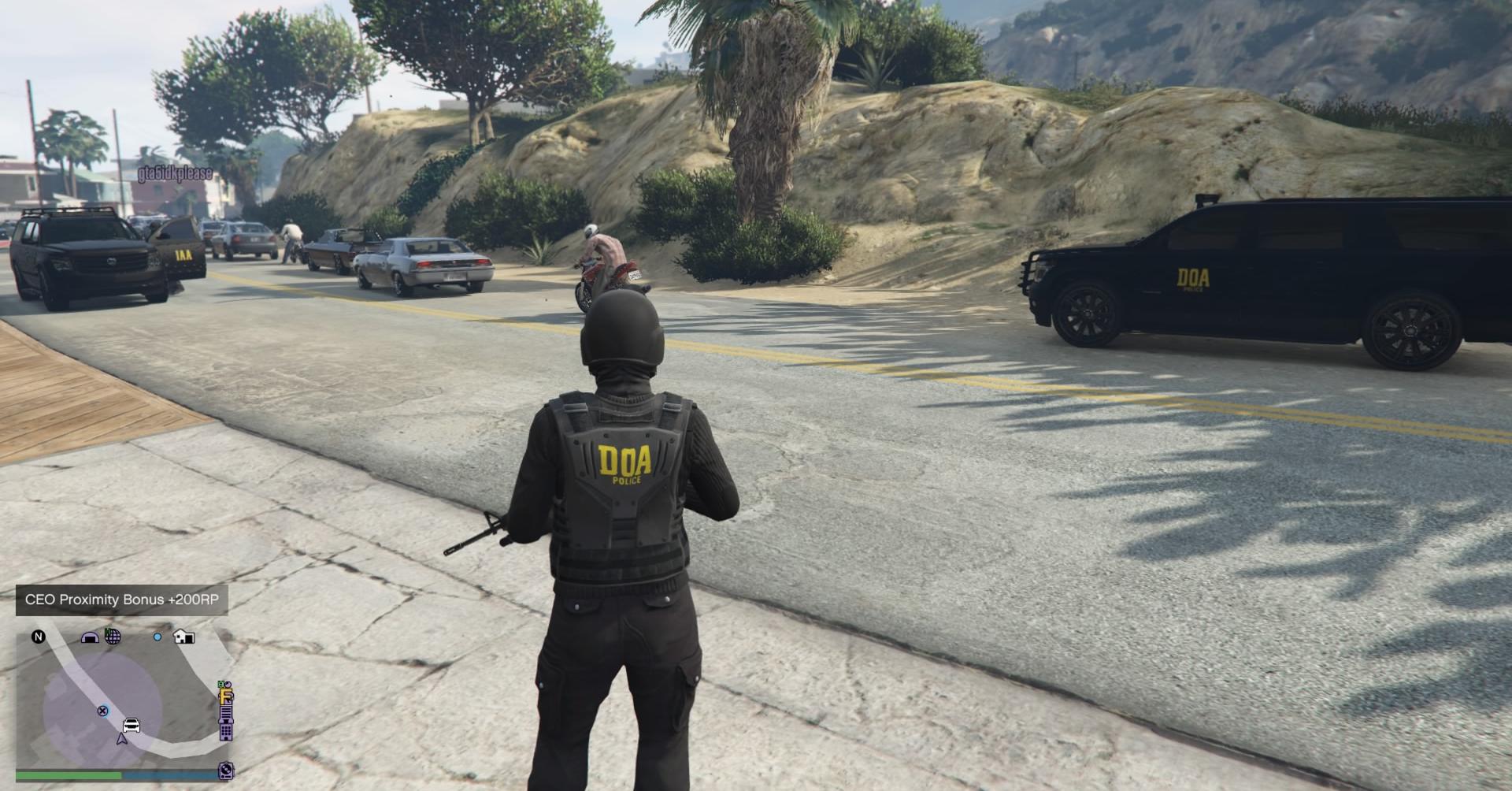Click the yellow F facility blip
The image size is (1512, 791).
click(225, 696)
